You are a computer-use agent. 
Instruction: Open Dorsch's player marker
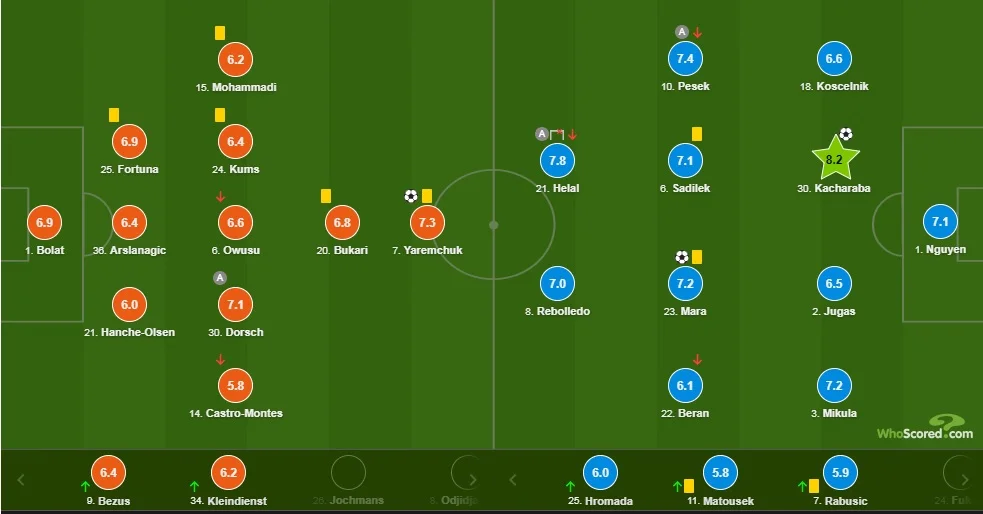click(x=236, y=304)
